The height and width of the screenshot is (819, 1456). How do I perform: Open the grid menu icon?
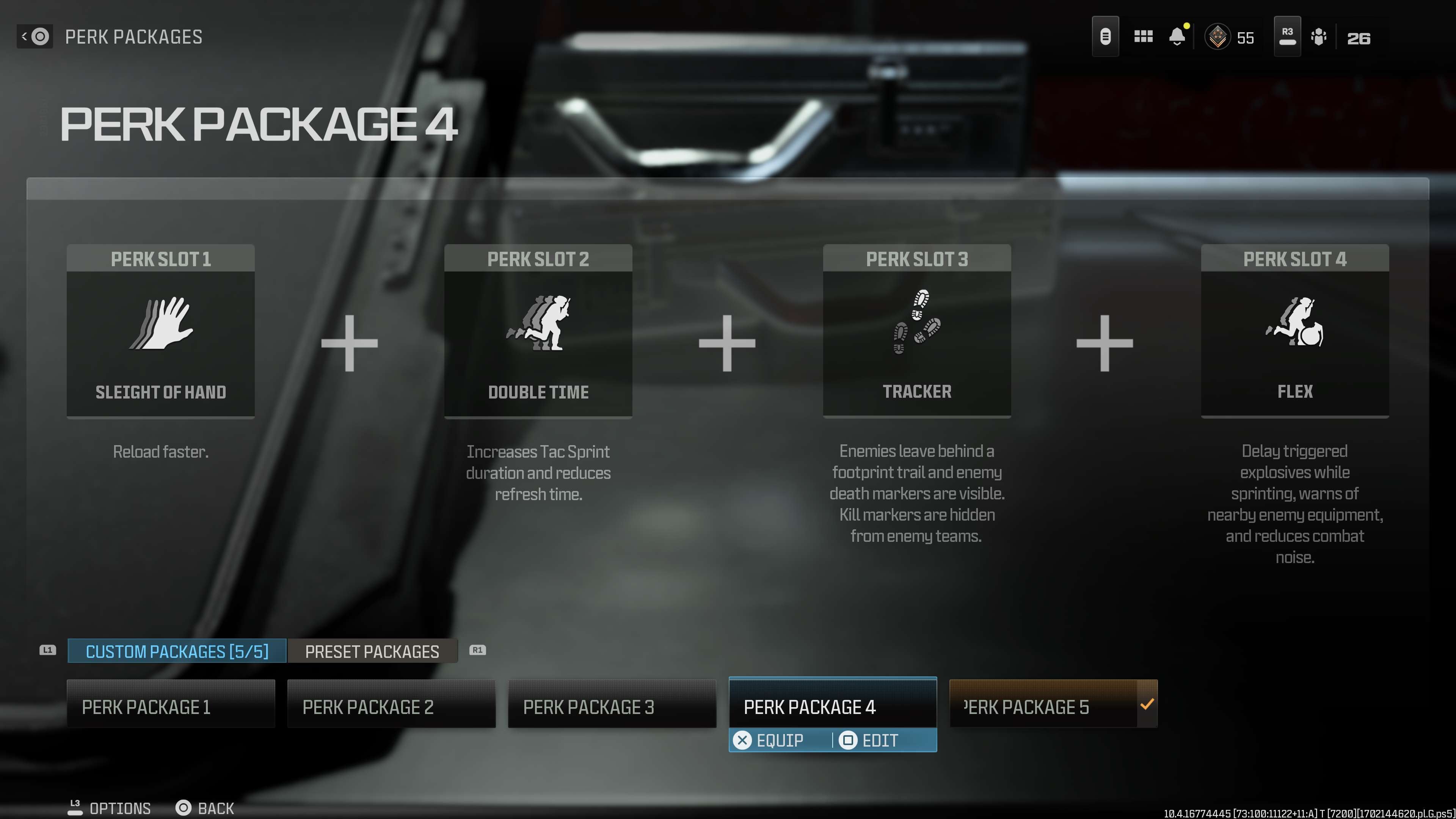(x=1143, y=37)
